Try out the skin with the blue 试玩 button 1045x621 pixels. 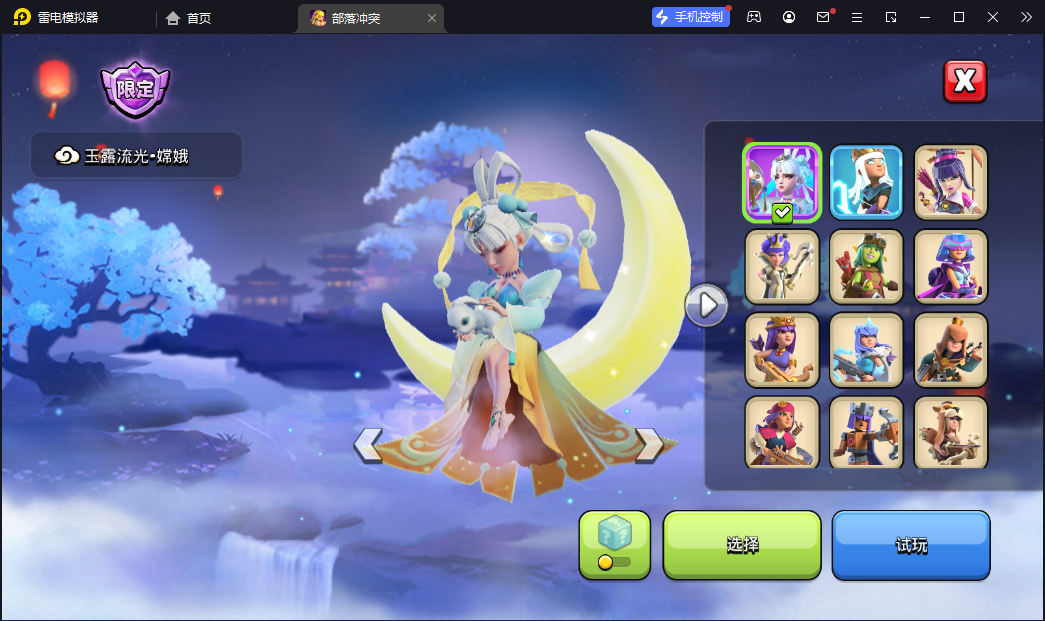click(911, 545)
